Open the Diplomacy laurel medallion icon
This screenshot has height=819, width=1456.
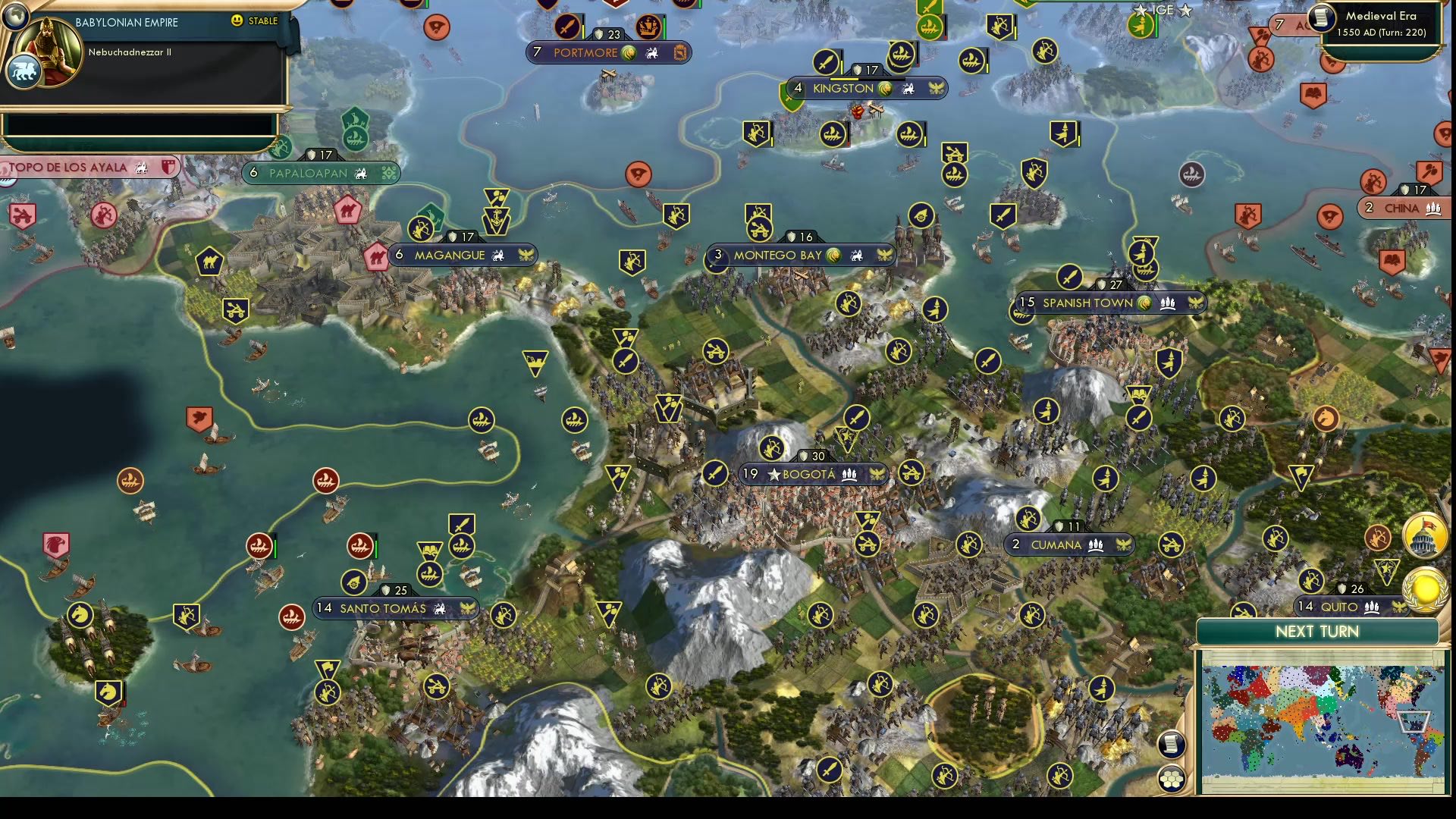pos(1426,590)
